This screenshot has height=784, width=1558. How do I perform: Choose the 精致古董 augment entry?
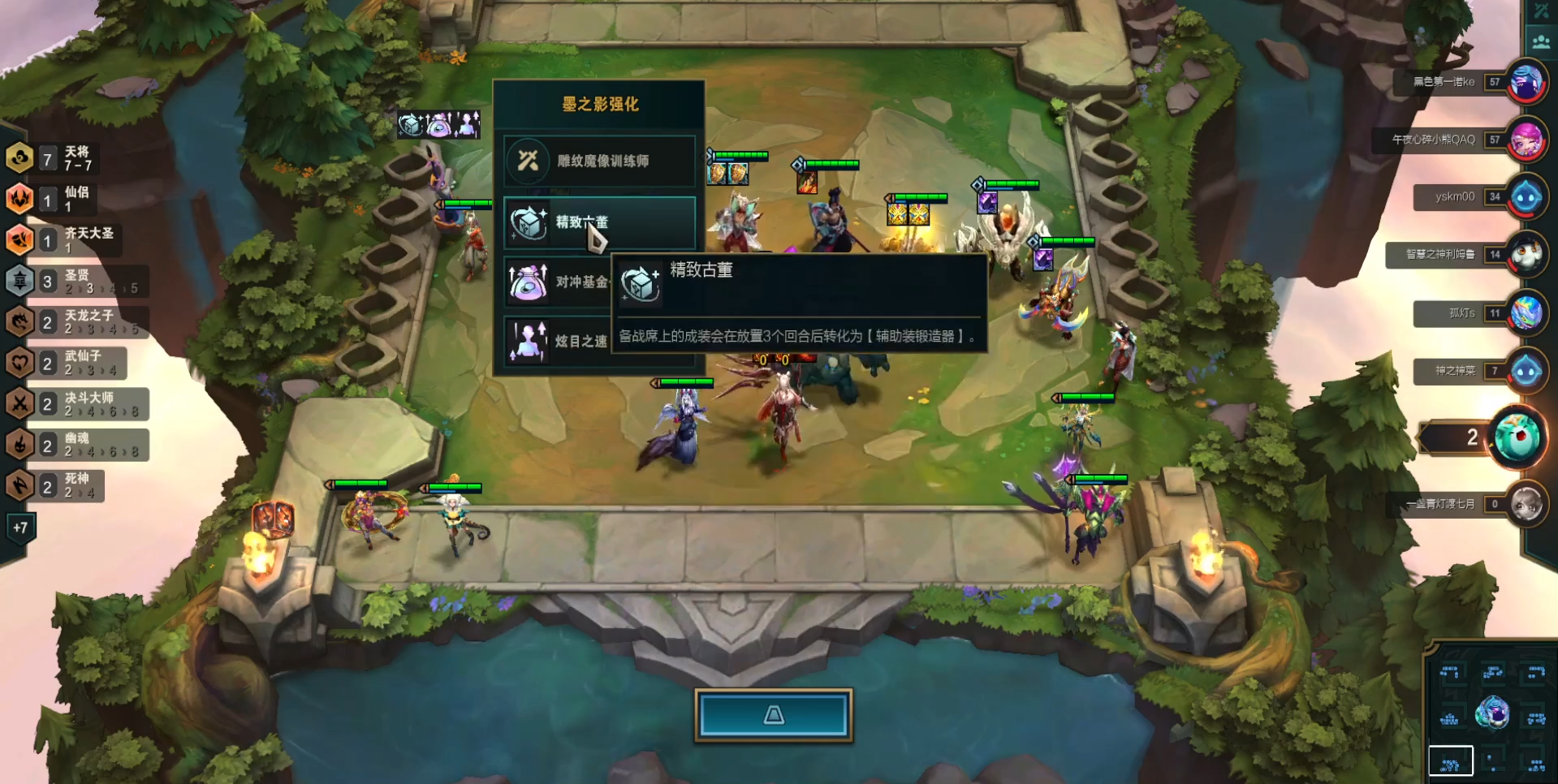pyautogui.click(x=599, y=222)
